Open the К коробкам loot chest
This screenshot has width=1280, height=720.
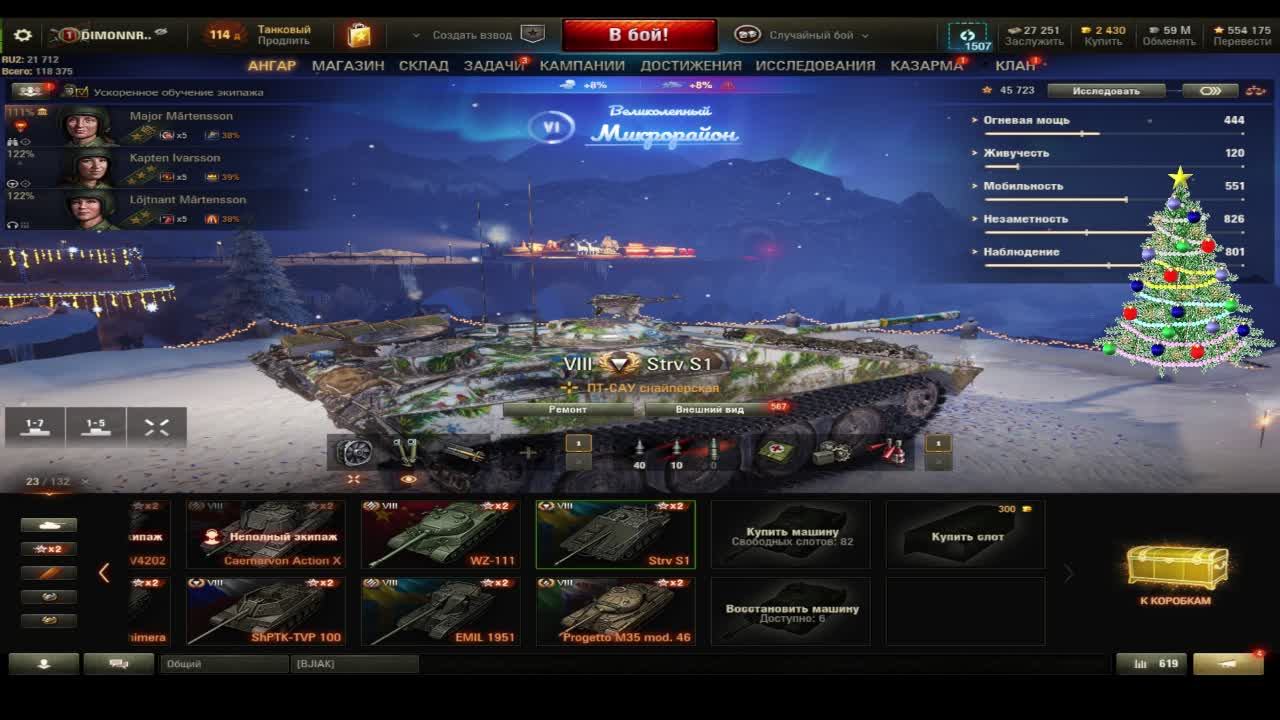(x=1176, y=575)
